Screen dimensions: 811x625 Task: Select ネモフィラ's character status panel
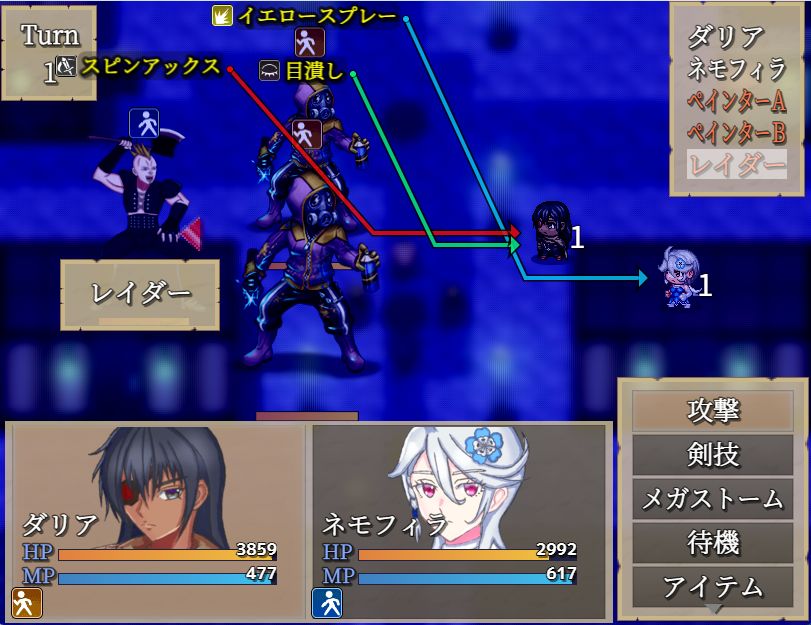(458, 520)
